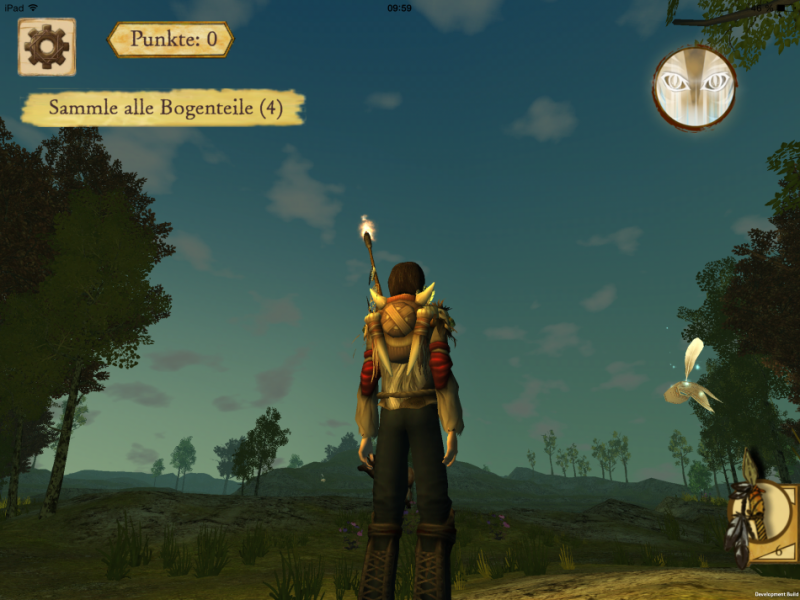Open the gear settings menu
800x600 pixels.
pos(46,46)
